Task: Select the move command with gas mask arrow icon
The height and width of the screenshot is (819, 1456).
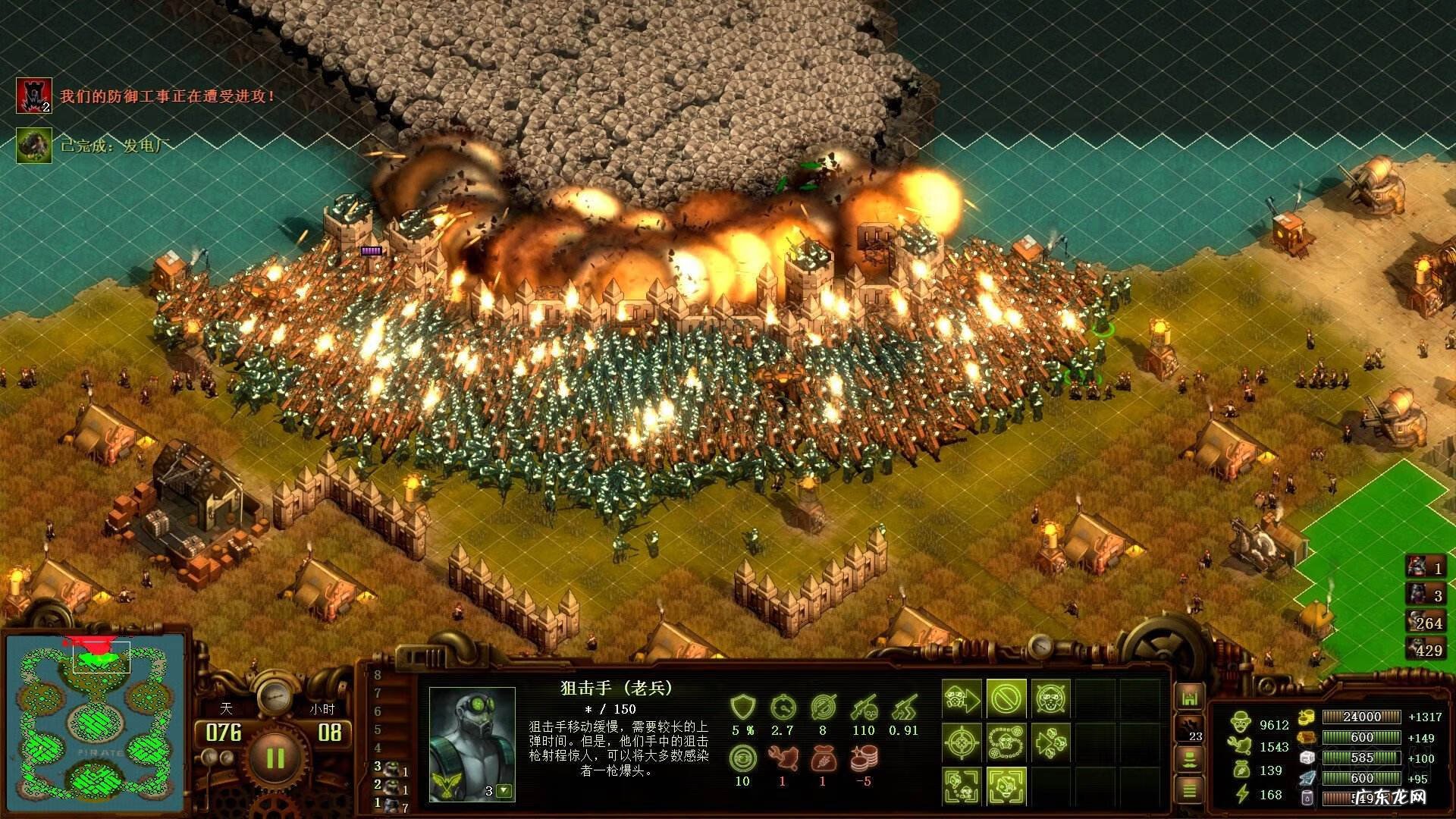Action: [x=962, y=698]
